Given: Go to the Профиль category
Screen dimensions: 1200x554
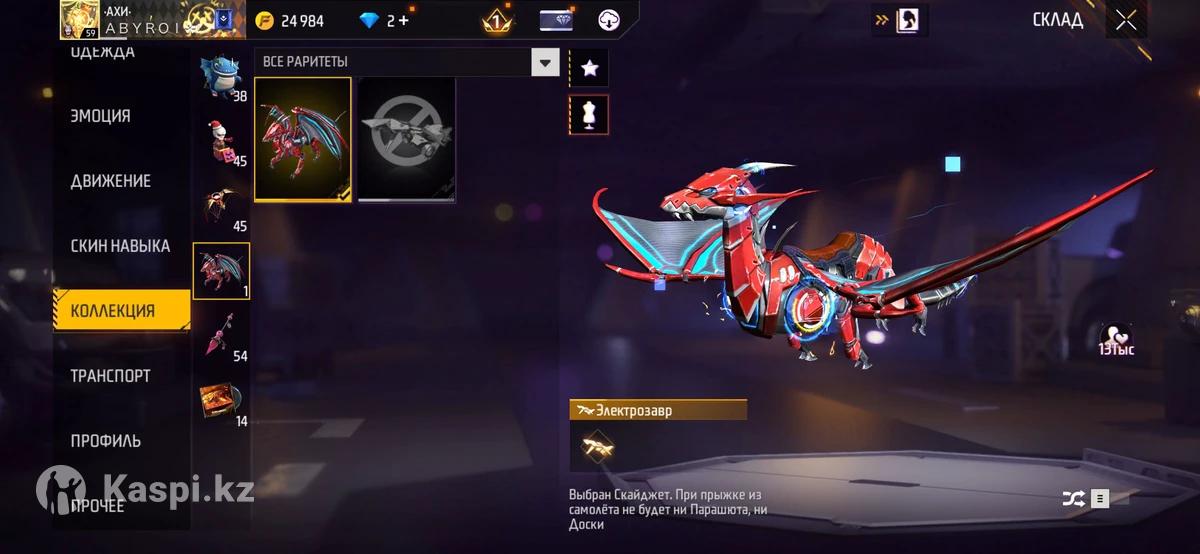Looking at the screenshot, I should coord(106,441).
